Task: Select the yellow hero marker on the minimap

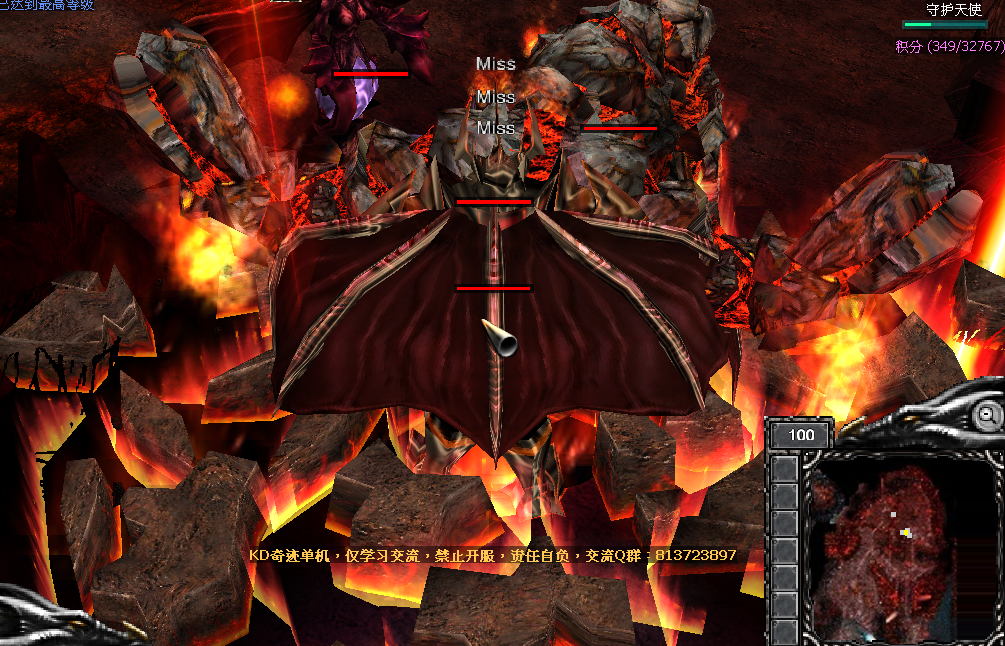Action: (906, 533)
